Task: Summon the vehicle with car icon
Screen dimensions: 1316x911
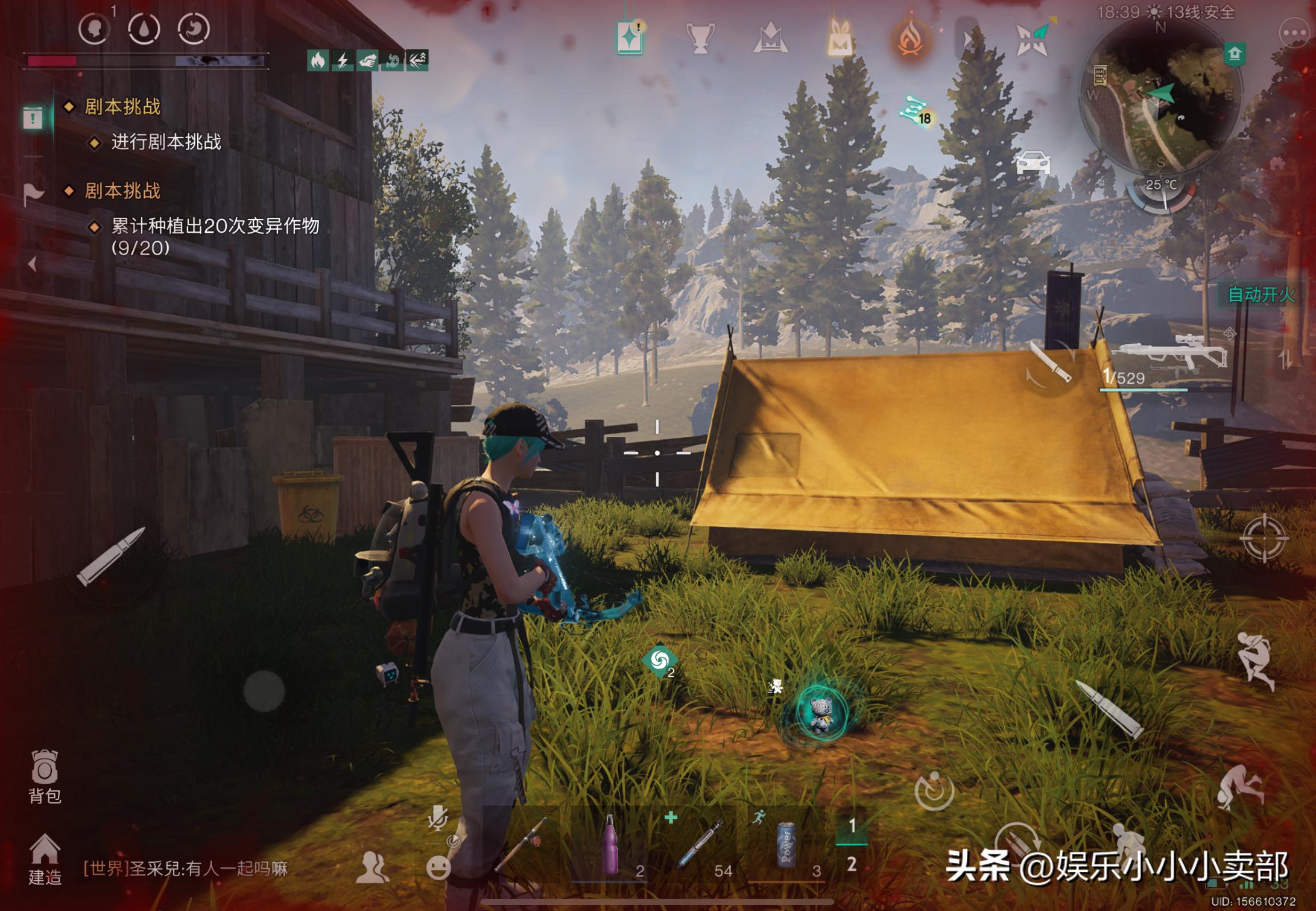Action: click(1033, 163)
